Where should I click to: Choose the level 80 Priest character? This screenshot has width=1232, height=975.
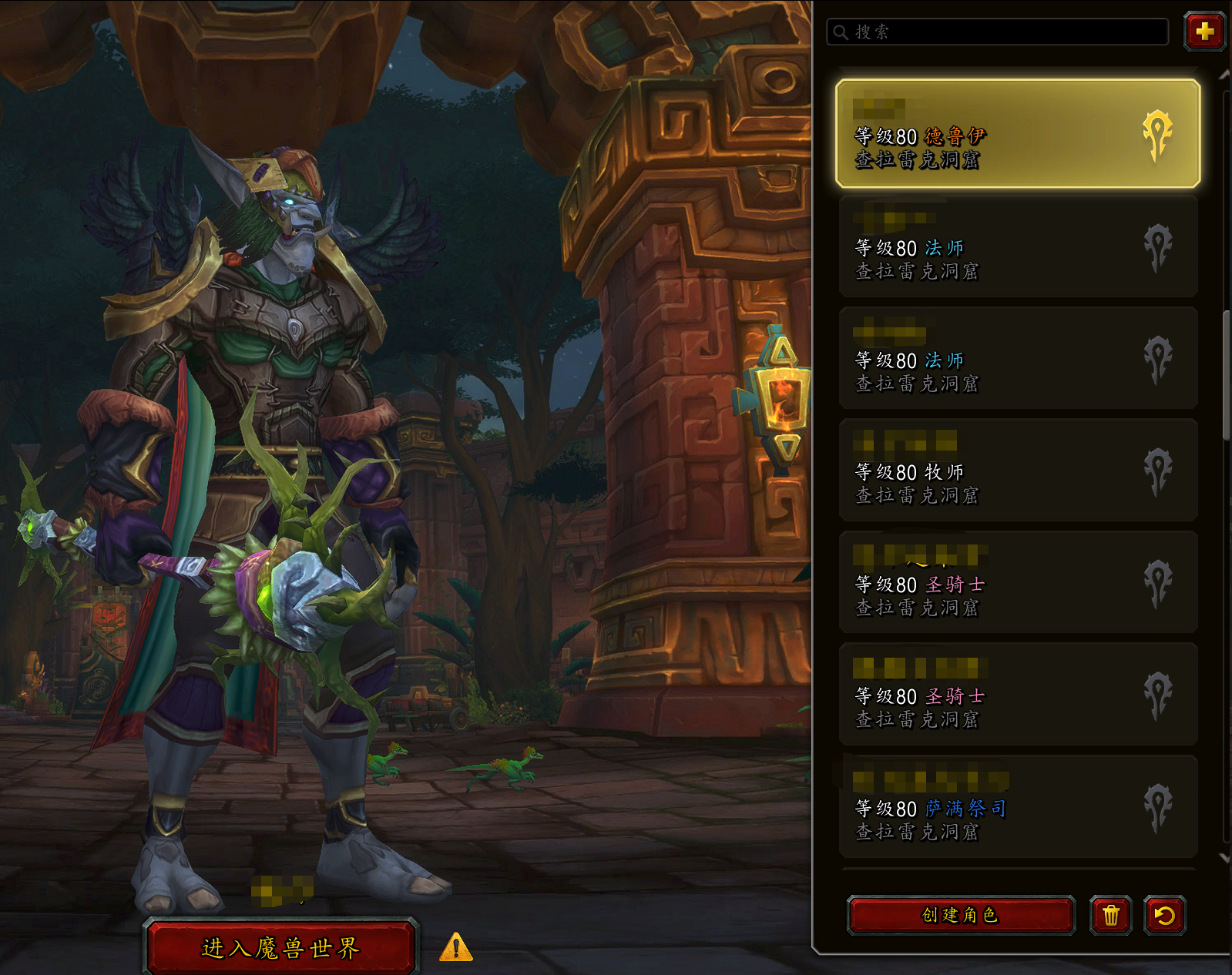[x=1017, y=471]
